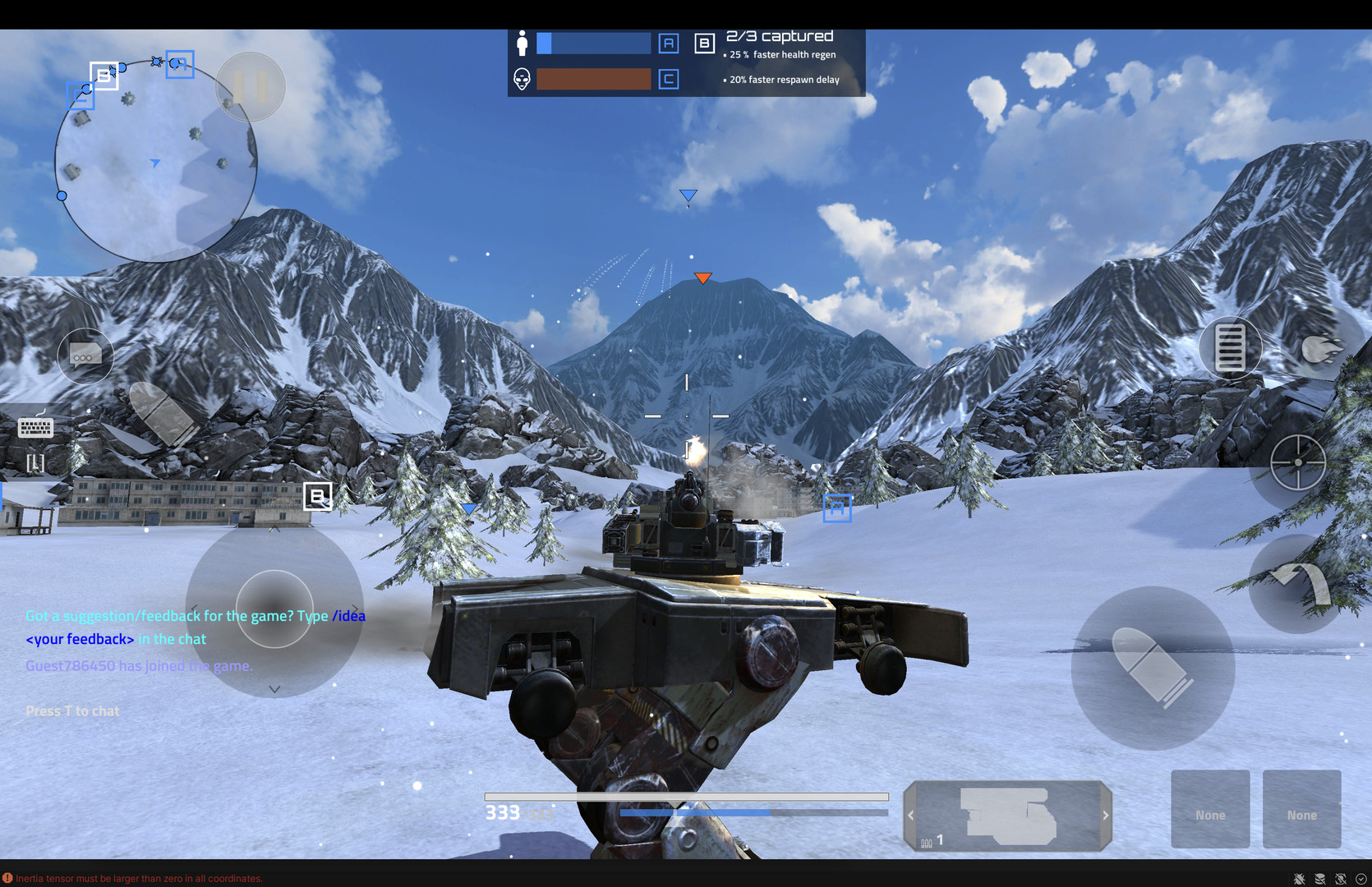The width and height of the screenshot is (1372, 887).
Task: Open the scoreboard list icon
Action: 1229,348
